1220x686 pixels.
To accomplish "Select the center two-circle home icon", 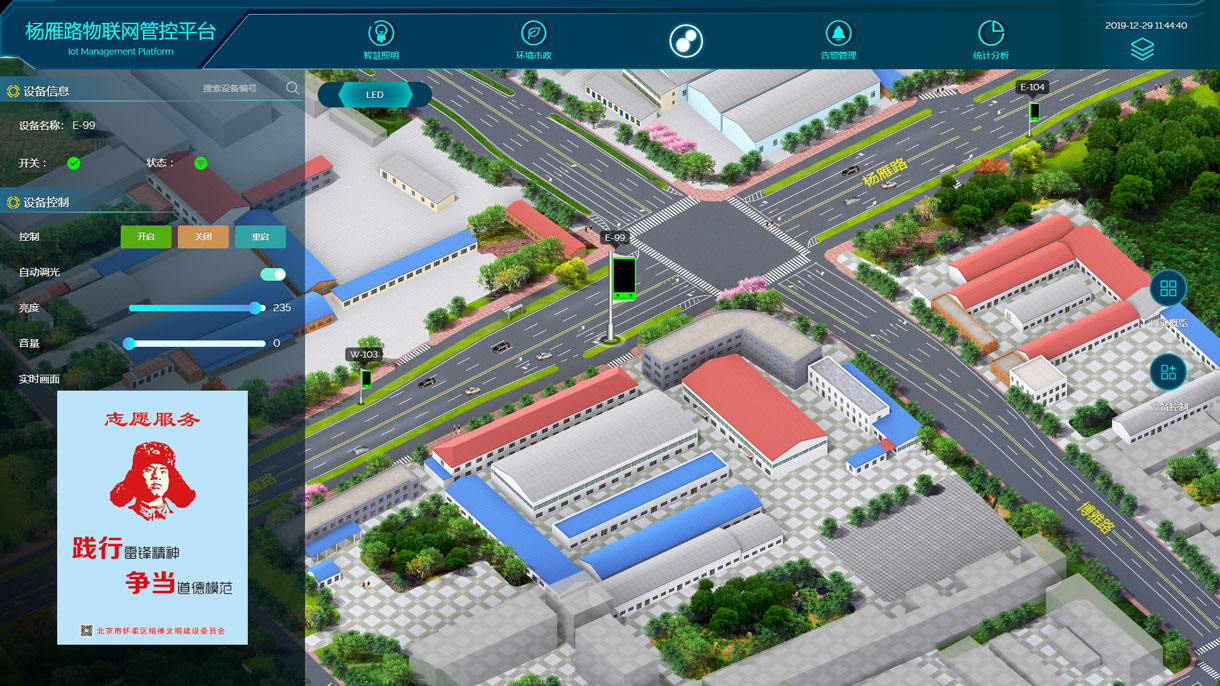I will [686, 41].
